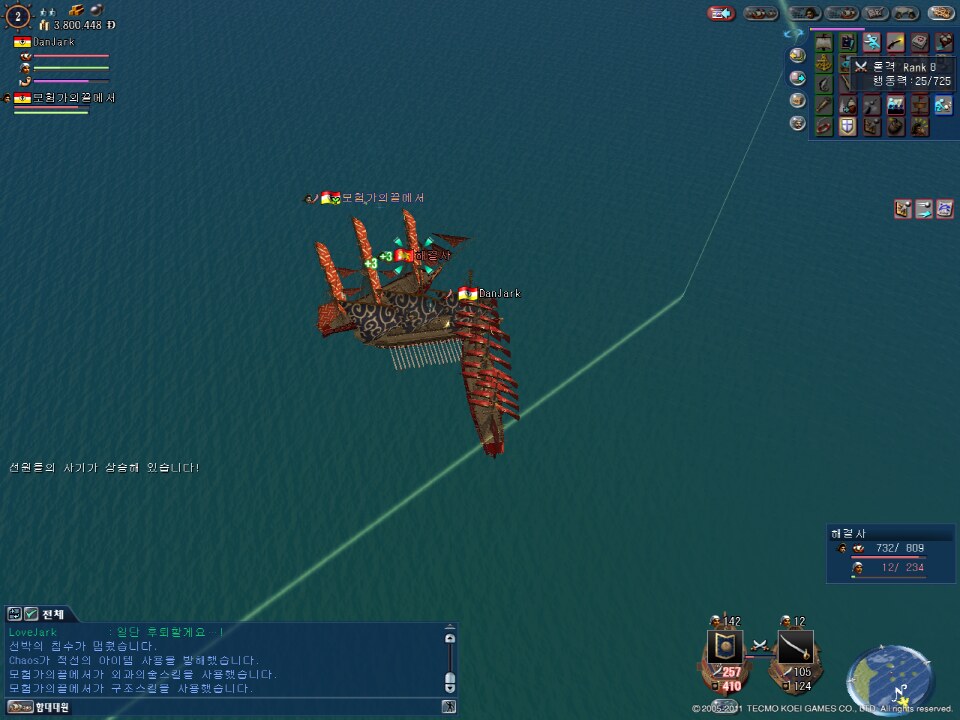Activate the sail ship skill icon
The width and height of the screenshot is (960, 720).
click(823, 42)
